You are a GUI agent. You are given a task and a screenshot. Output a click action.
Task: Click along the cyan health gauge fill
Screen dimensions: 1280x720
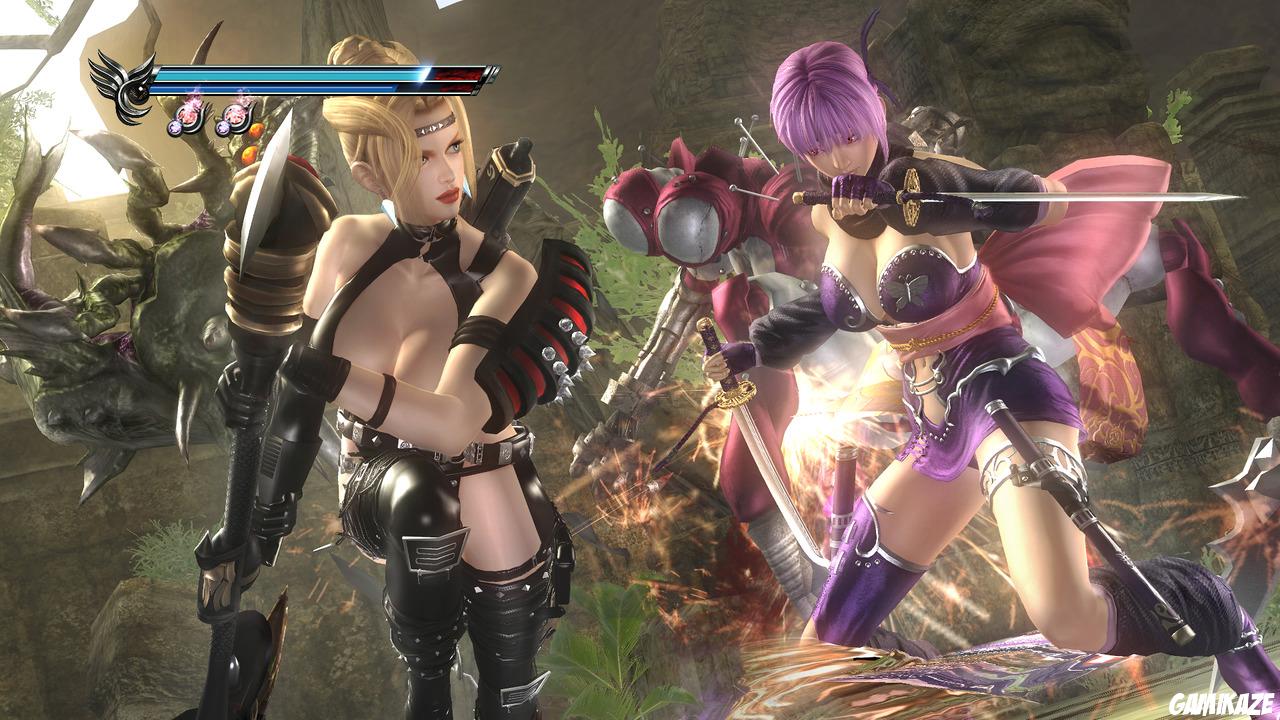point(300,74)
